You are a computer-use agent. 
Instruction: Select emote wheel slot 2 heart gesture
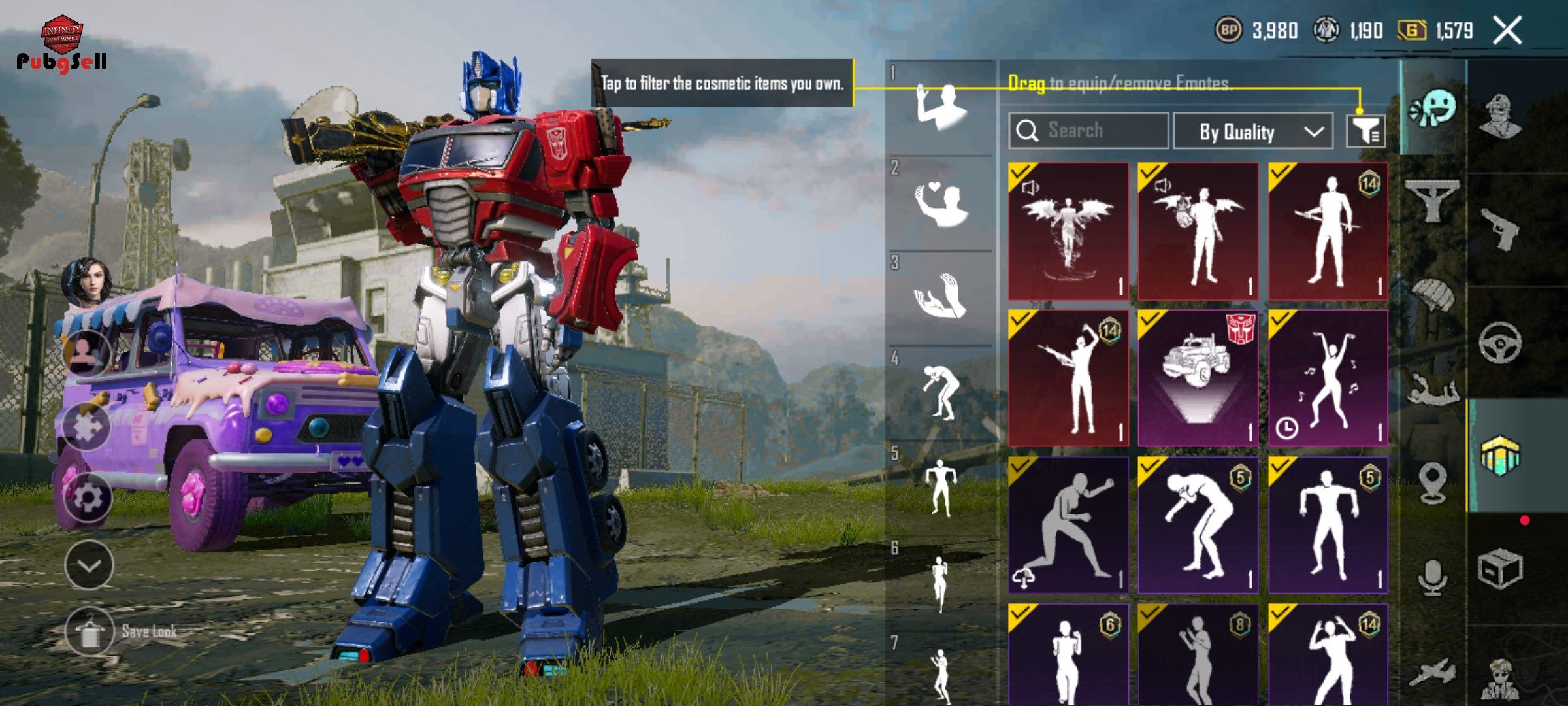tap(939, 204)
